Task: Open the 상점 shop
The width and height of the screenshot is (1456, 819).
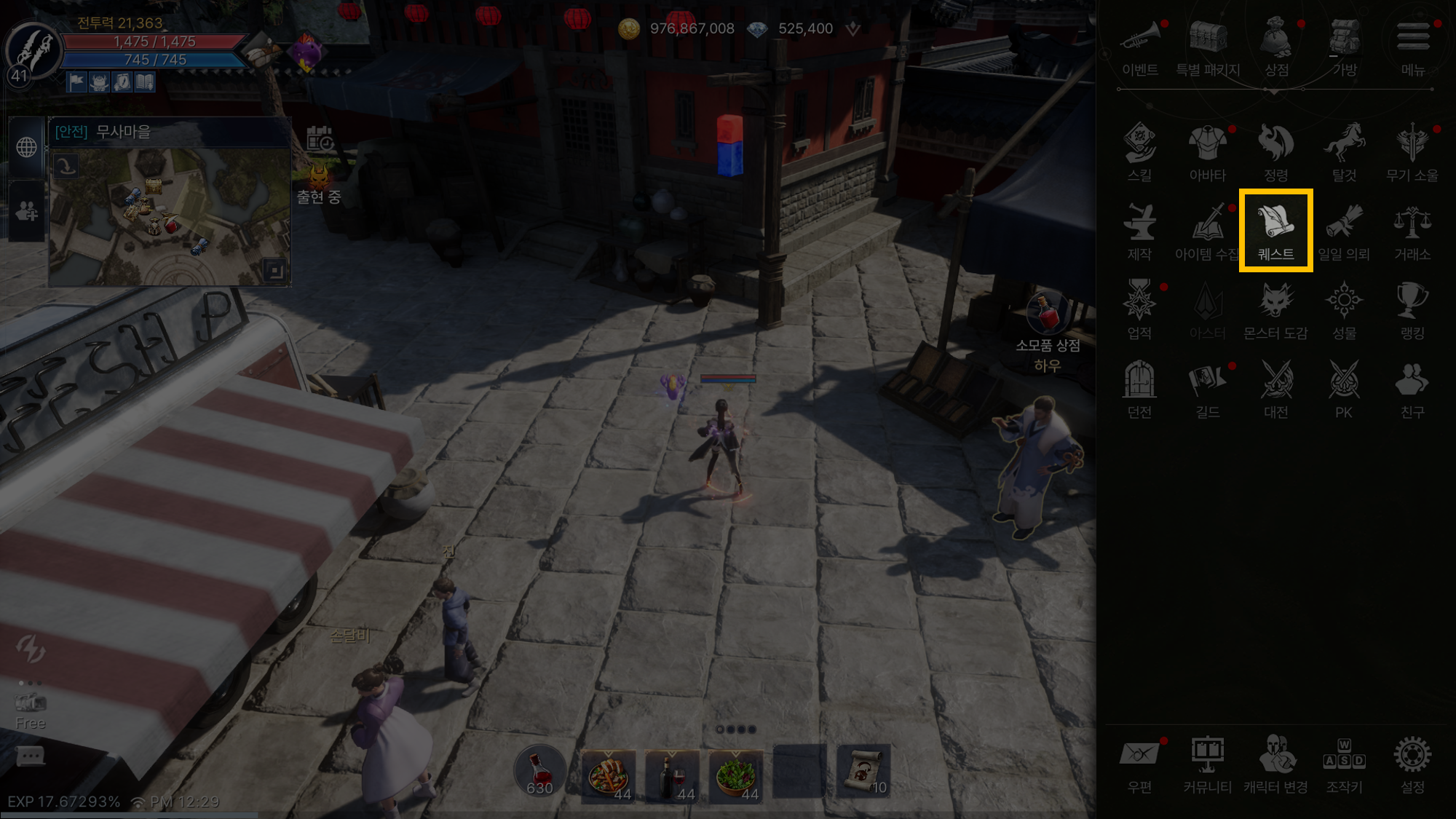Action: coord(1276,46)
